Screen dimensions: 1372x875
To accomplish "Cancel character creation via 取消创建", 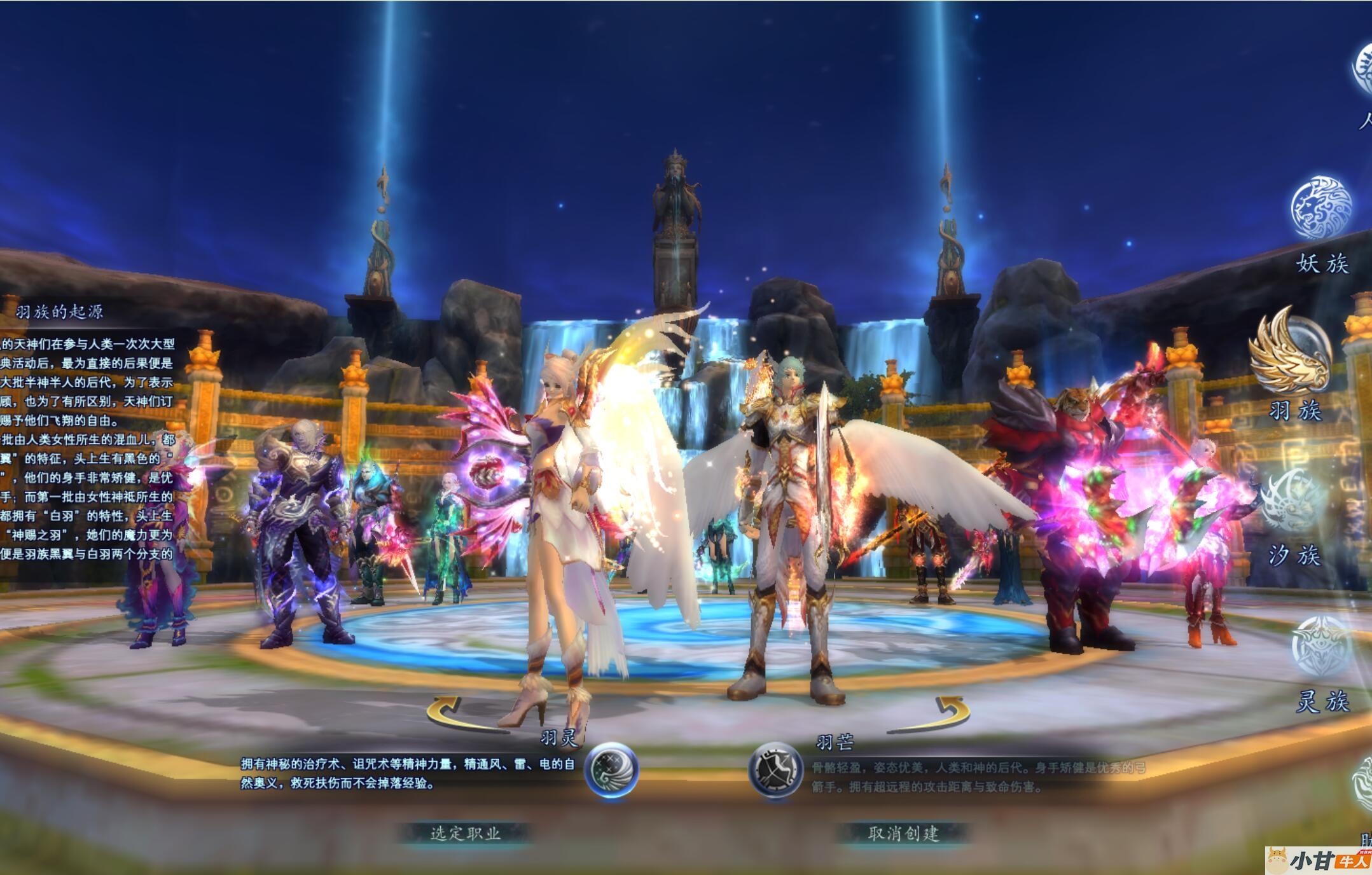I will (903, 833).
